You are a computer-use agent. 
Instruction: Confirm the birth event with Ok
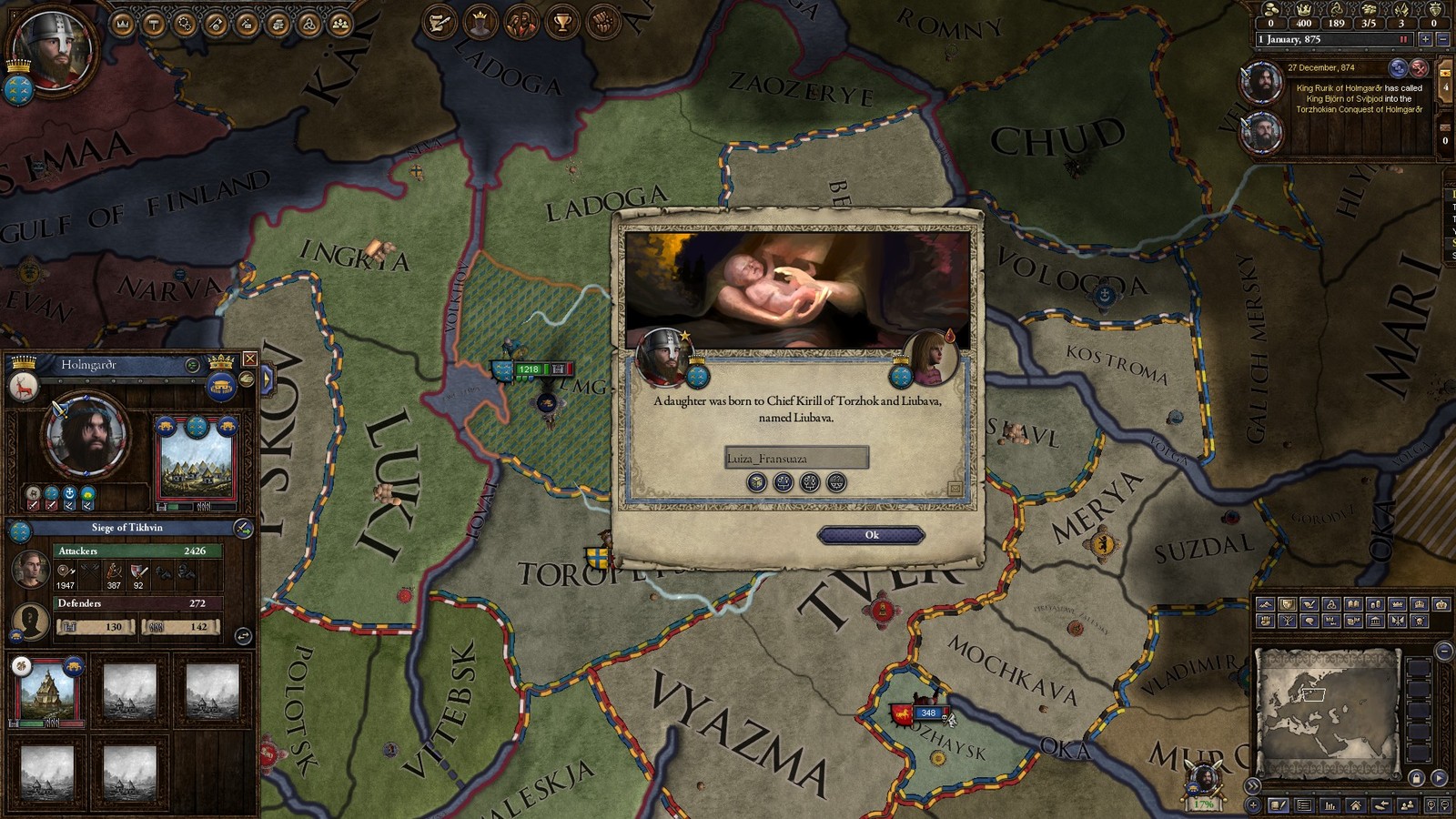(x=871, y=535)
